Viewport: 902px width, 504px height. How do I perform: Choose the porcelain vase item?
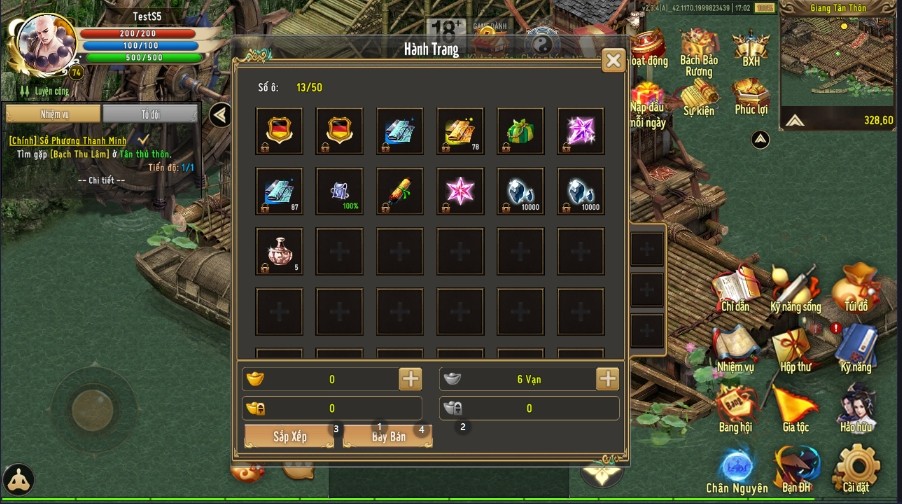tap(280, 251)
